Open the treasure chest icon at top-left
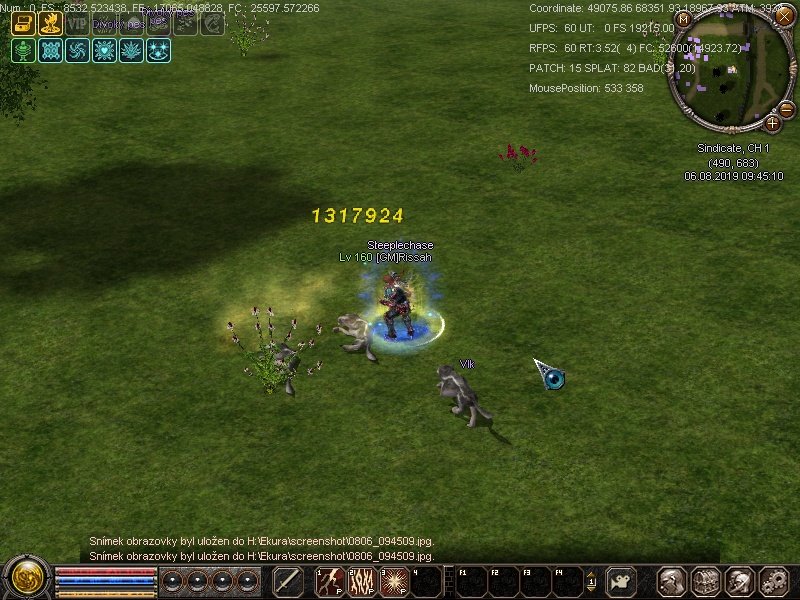The height and width of the screenshot is (600, 800). tap(23, 24)
